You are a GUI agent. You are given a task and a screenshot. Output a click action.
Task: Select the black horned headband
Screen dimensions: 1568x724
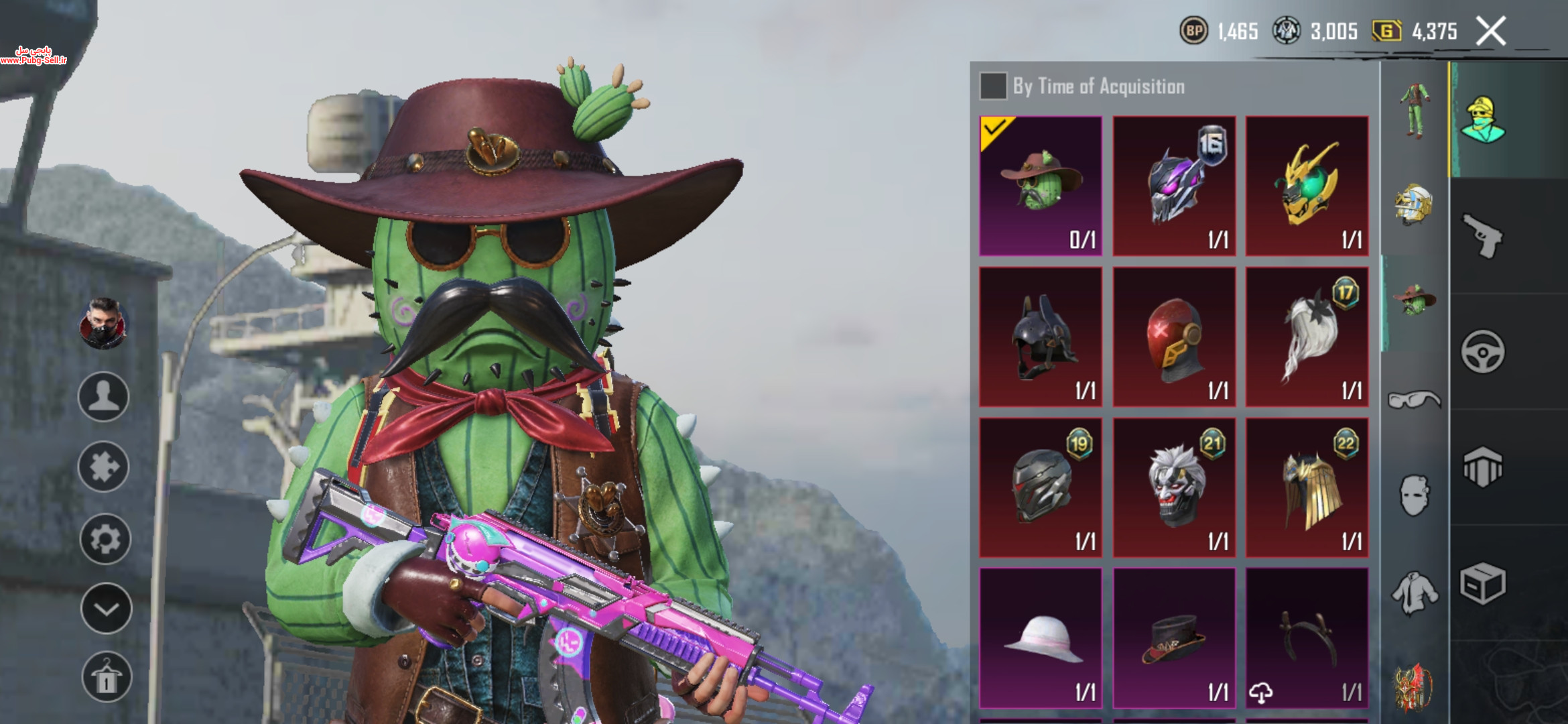pyautogui.click(x=1307, y=638)
